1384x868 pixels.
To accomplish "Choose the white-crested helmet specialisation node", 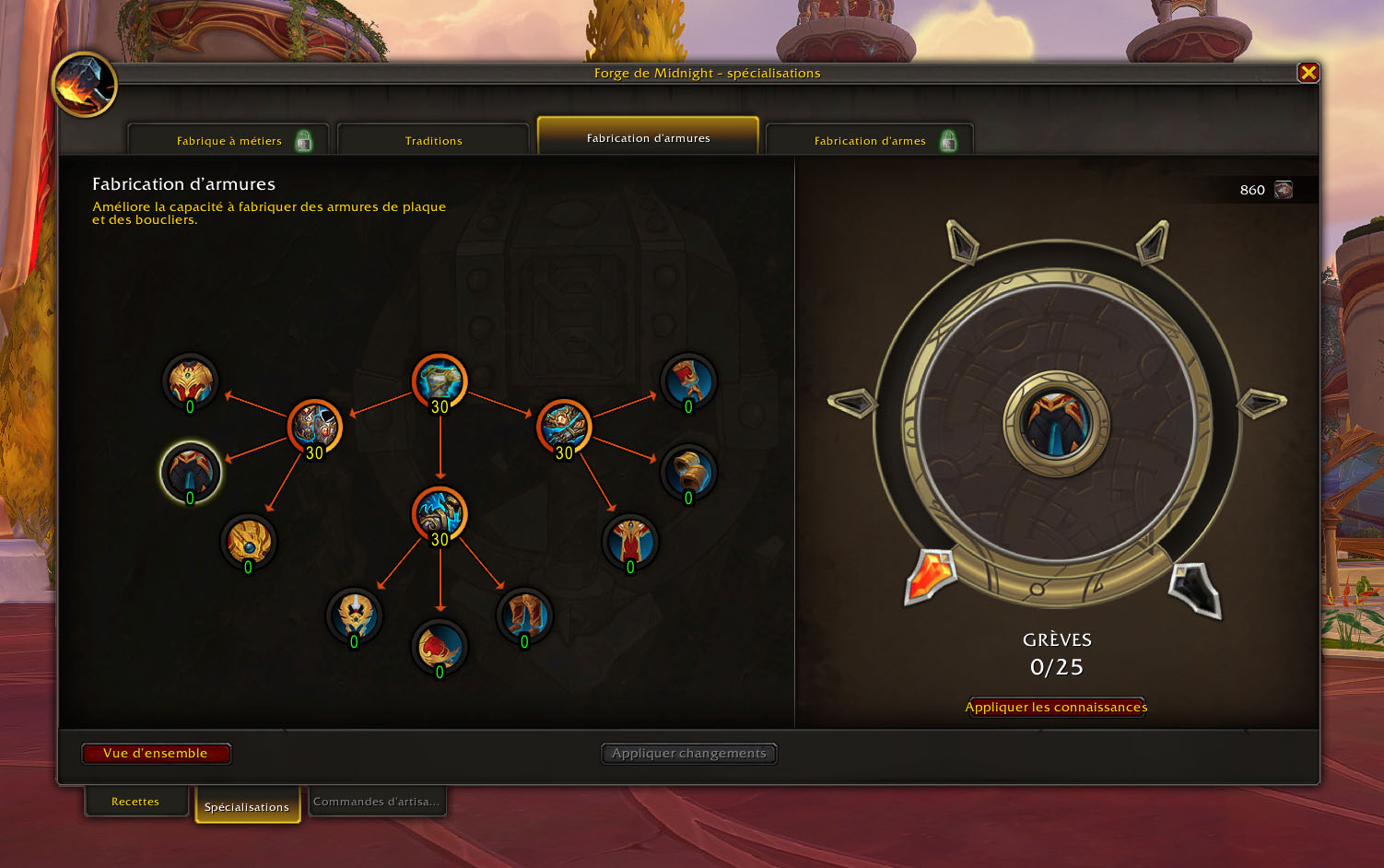I will (355, 616).
